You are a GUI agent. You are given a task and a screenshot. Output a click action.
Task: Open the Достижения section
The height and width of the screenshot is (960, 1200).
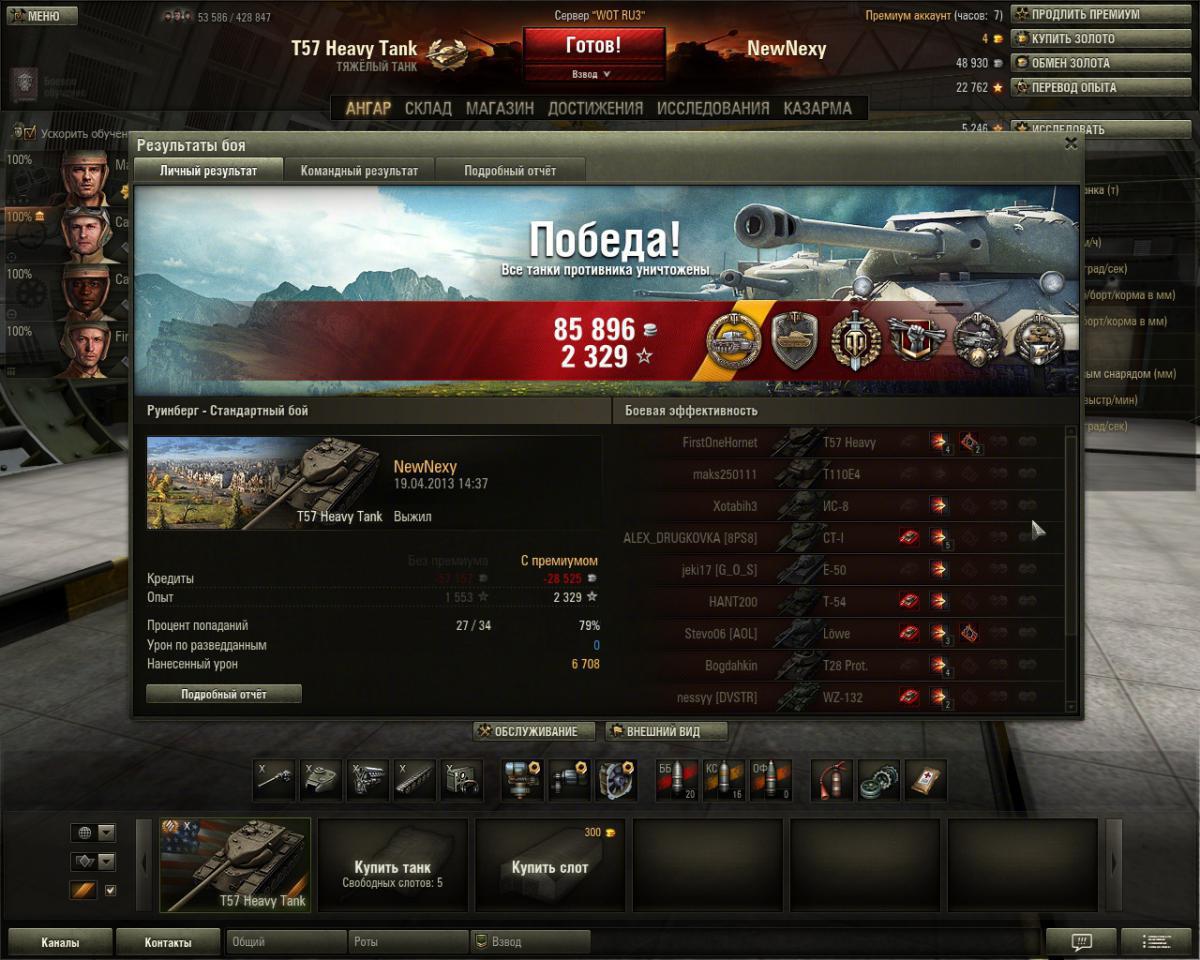[x=595, y=108]
